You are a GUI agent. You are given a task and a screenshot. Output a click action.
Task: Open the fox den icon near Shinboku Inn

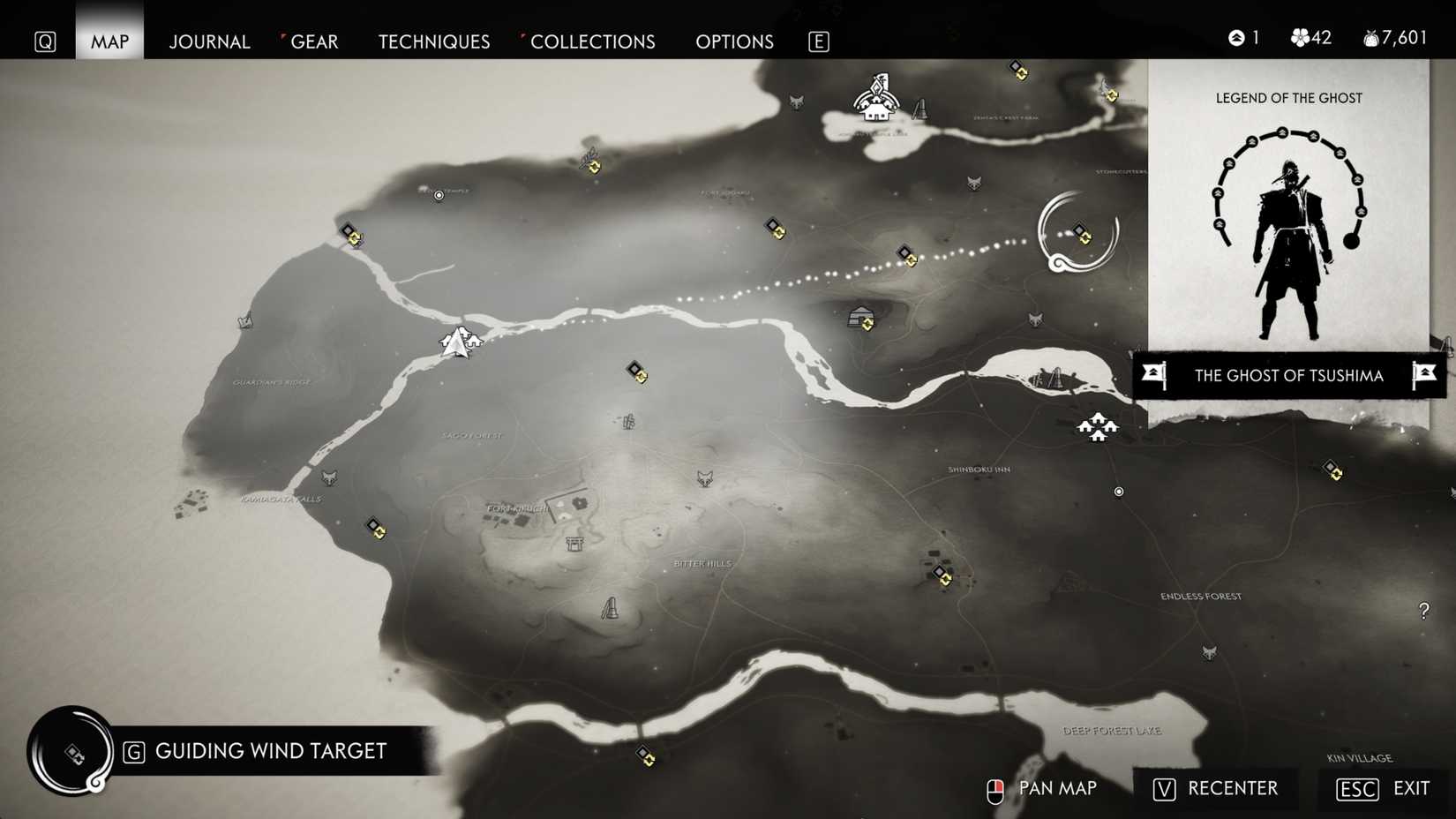pyautogui.click(x=1035, y=319)
